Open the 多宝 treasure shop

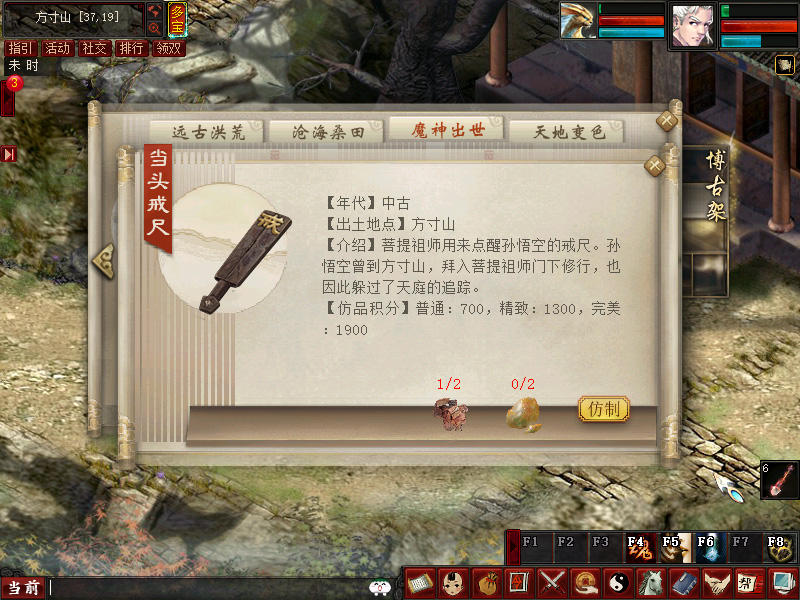[176, 20]
